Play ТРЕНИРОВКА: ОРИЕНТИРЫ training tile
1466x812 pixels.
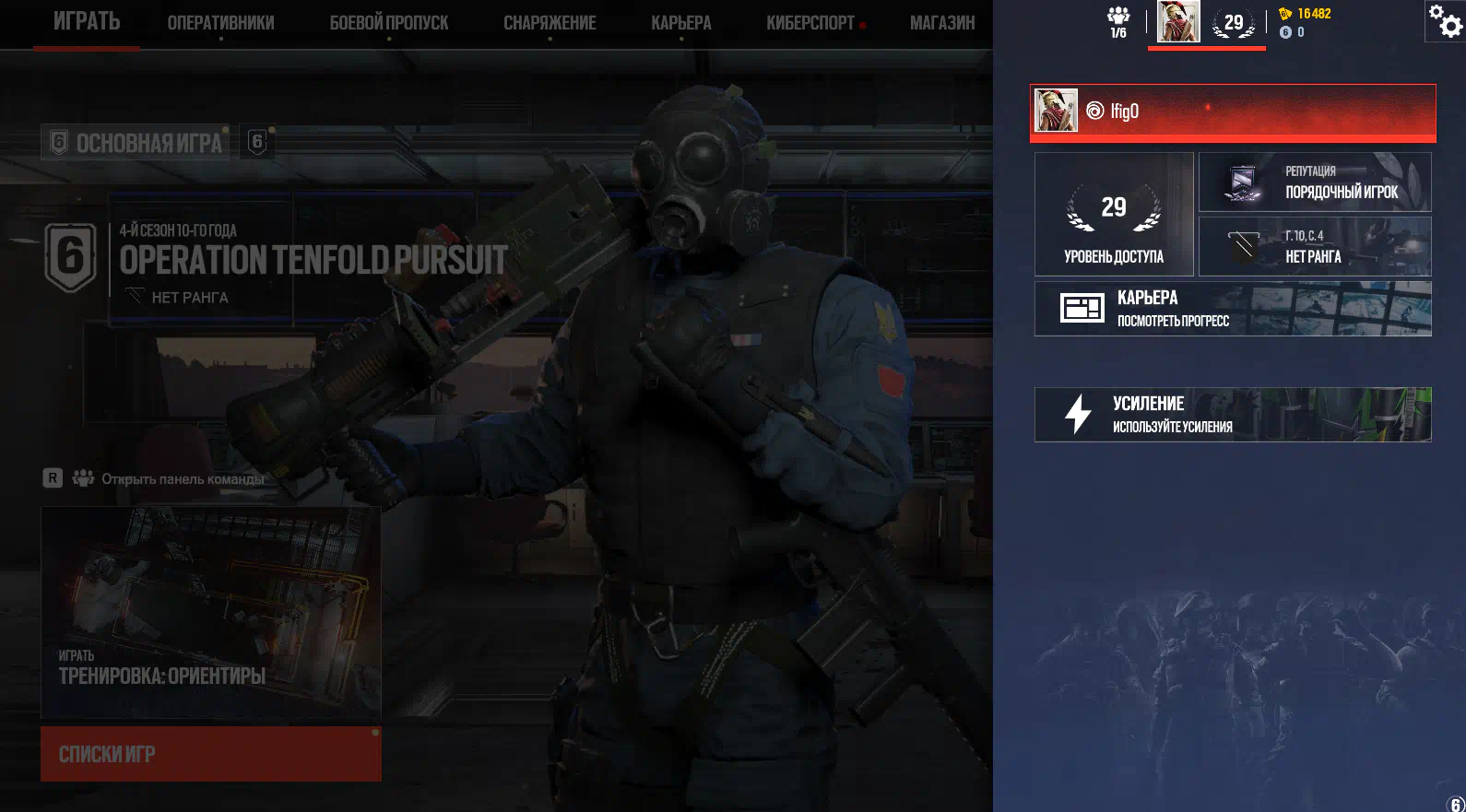click(211, 613)
